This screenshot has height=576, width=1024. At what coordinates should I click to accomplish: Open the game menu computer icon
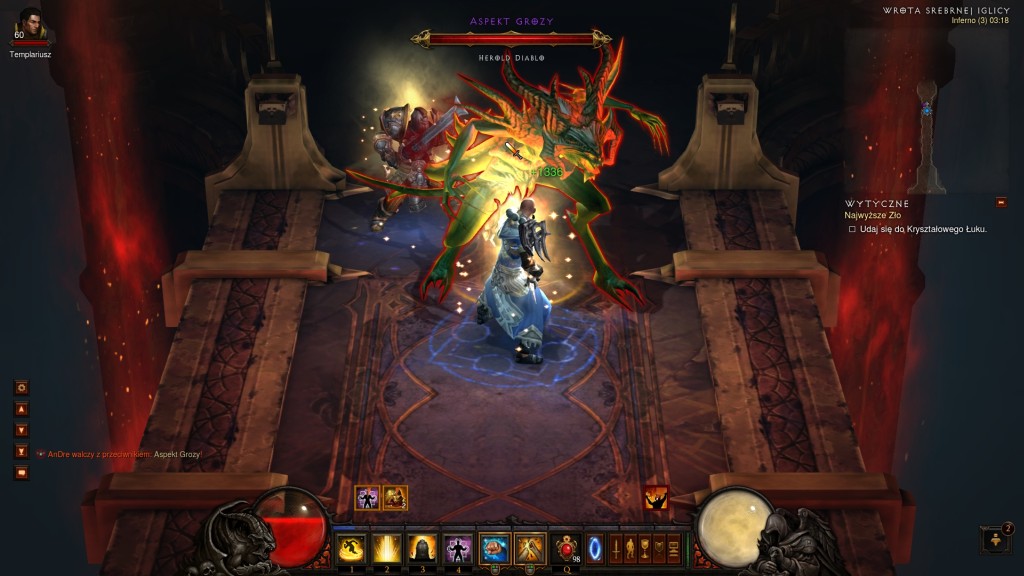click(673, 548)
